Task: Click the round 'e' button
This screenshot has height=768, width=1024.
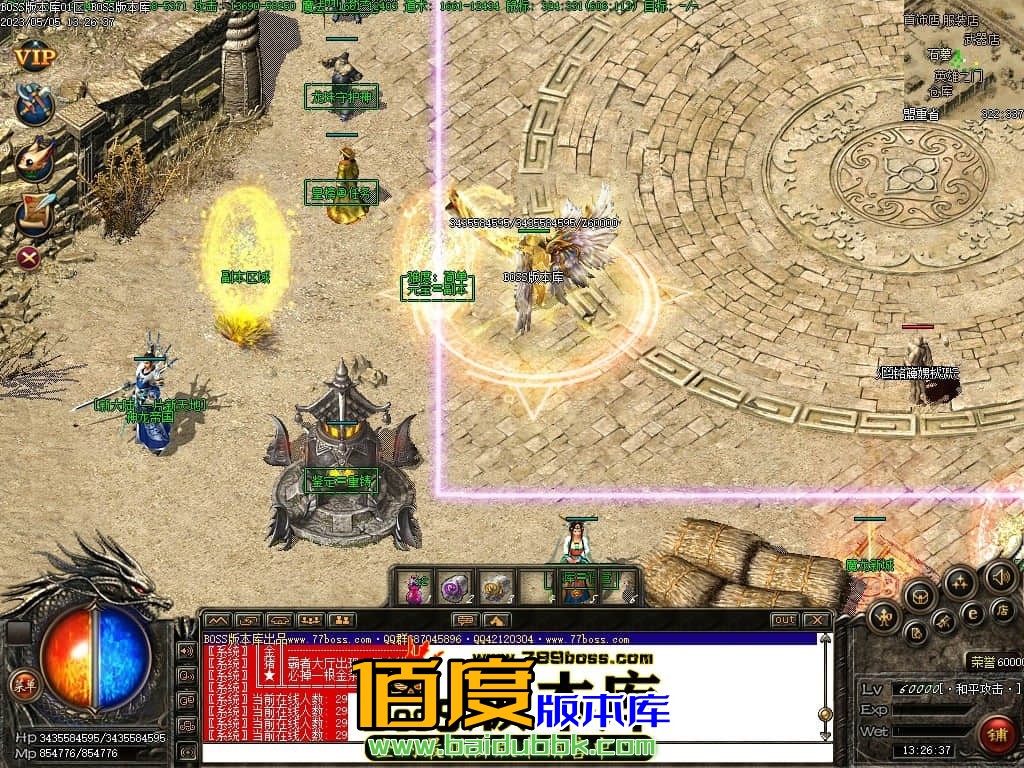Action: click(x=971, y=612)
